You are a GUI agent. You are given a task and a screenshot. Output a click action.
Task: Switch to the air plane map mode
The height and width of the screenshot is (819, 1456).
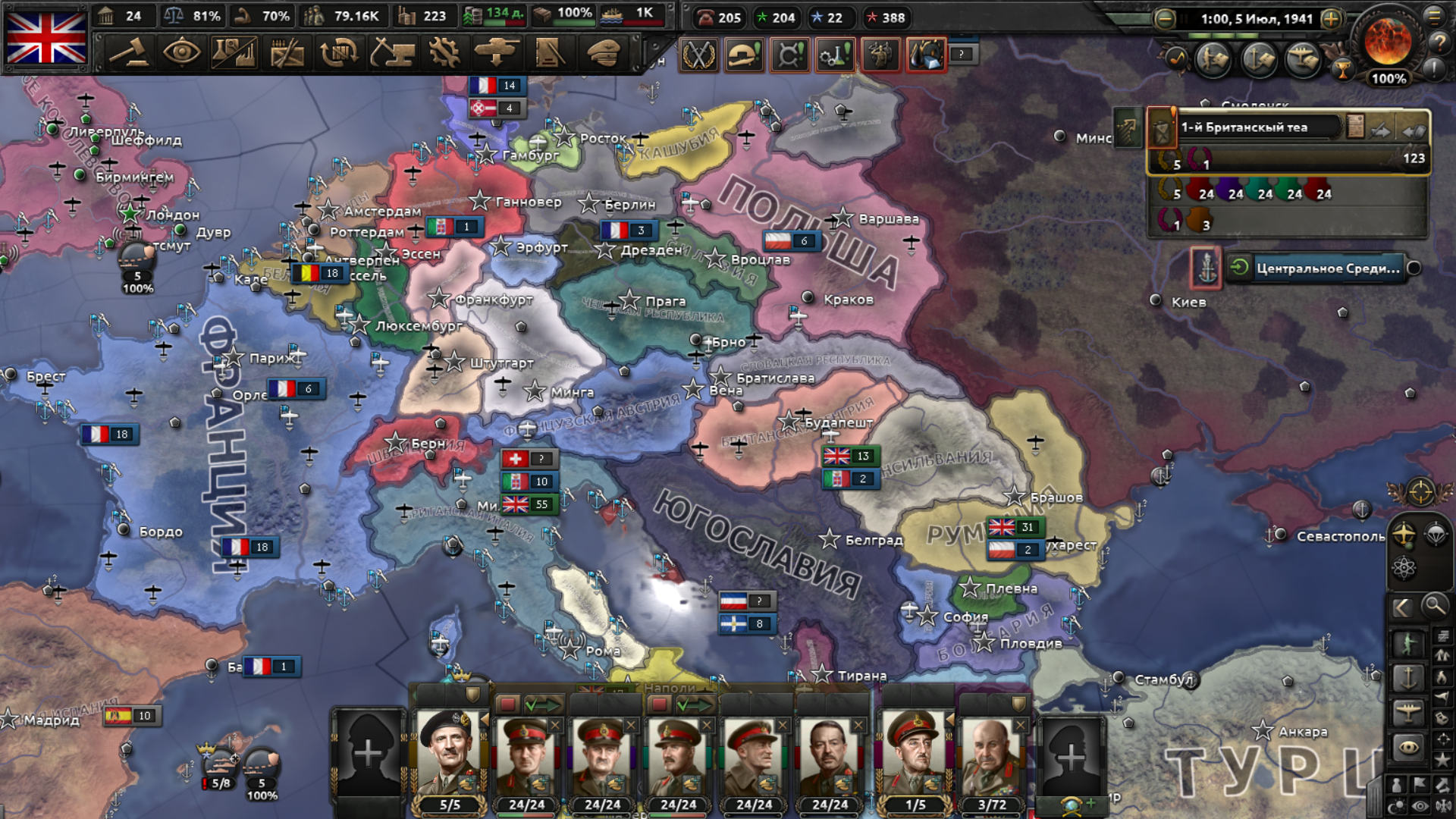pyautogui.click(x=1408, y=711)
